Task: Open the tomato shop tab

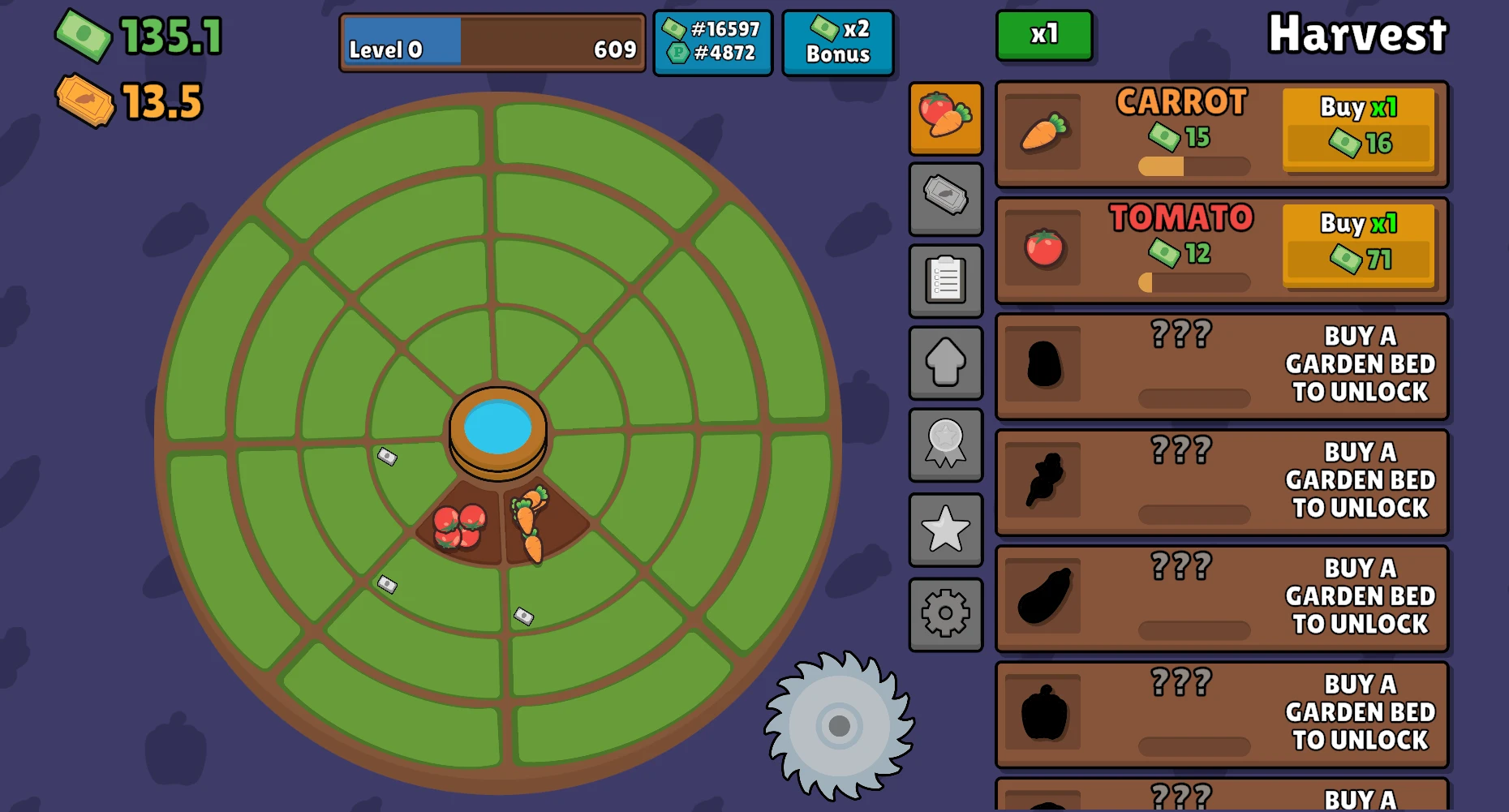Action: [x=946, y=118]
